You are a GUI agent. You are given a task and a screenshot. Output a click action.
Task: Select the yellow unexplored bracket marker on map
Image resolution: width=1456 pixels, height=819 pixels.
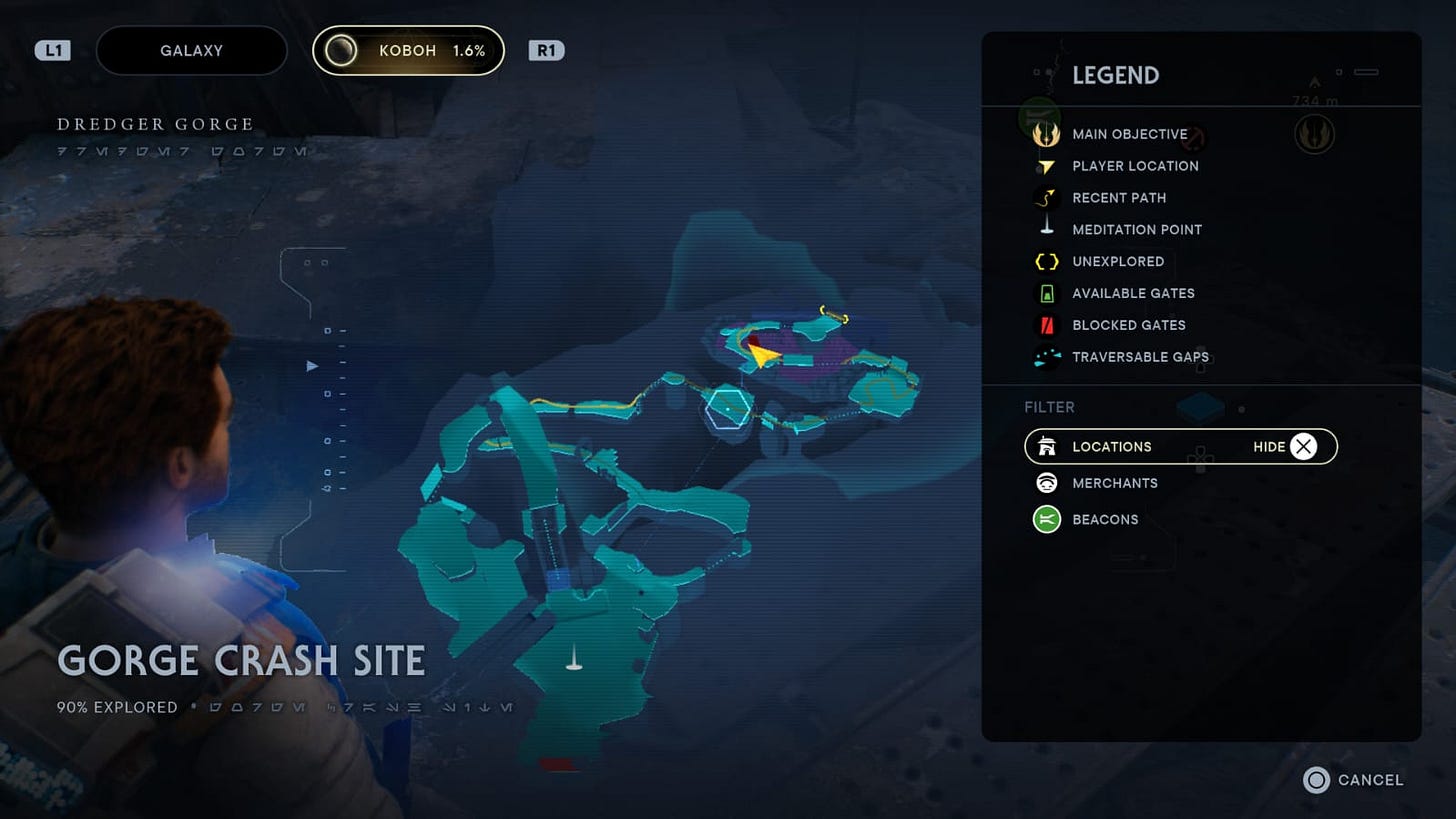pos(833,314)
